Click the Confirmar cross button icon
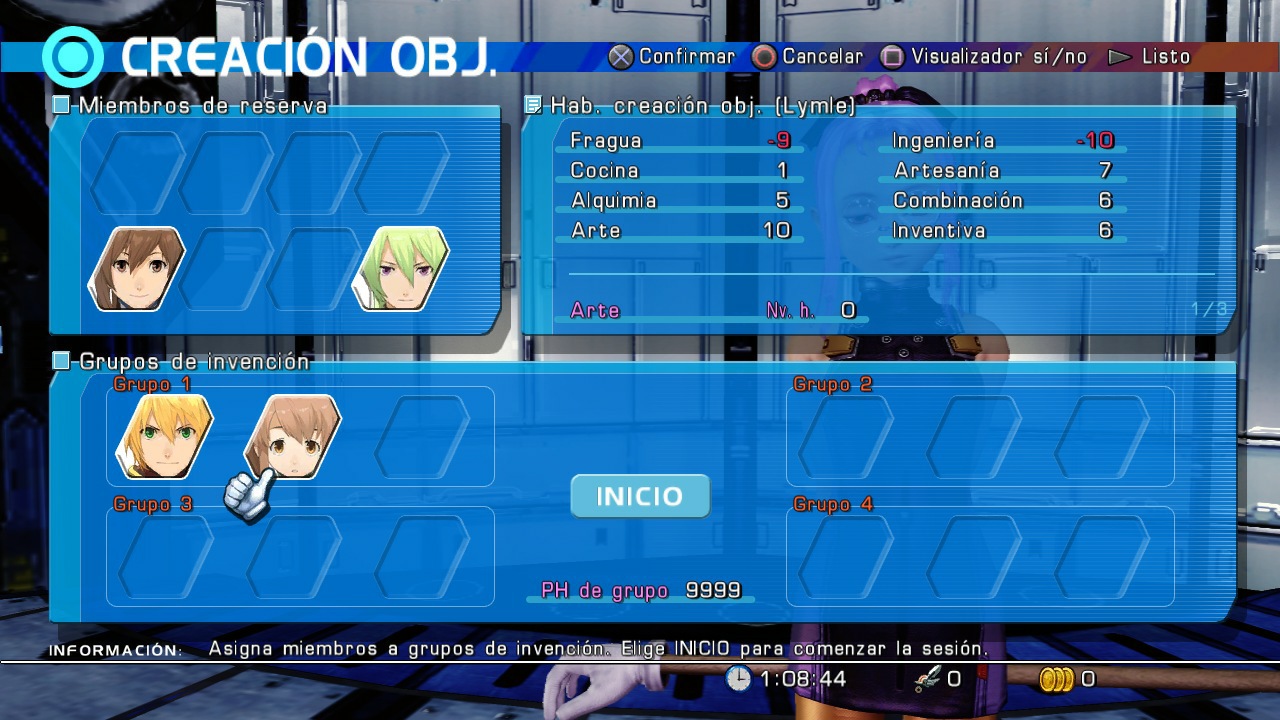1280x720 pixels. pos(623,57)
